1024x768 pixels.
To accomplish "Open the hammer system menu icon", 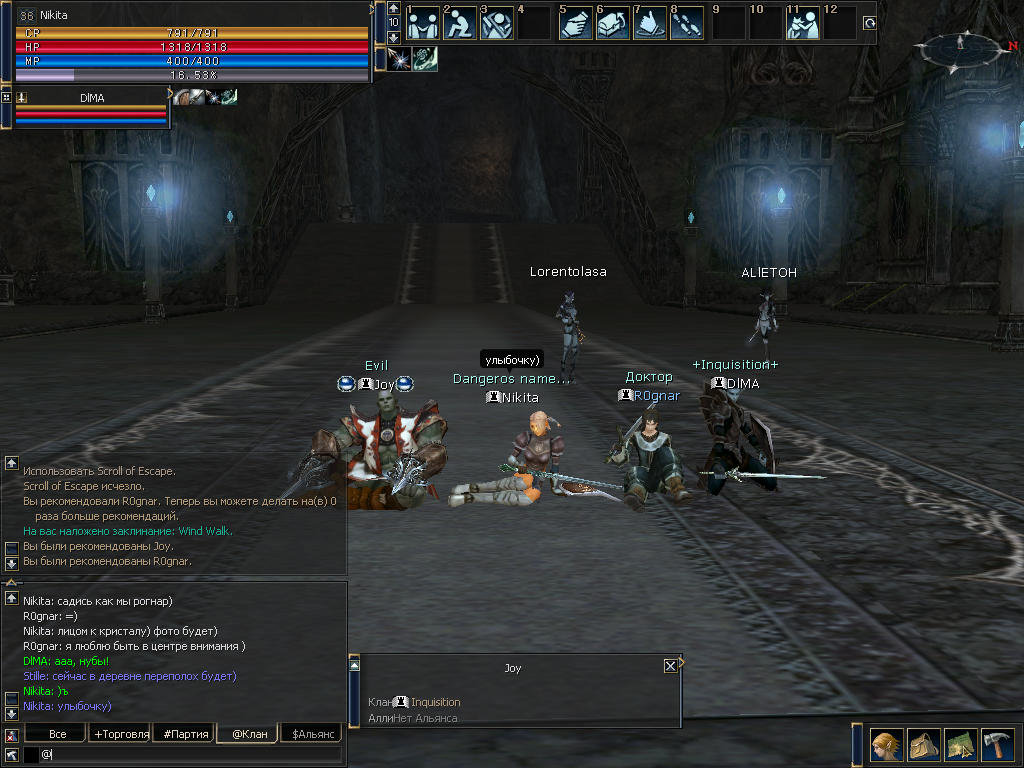I will pos(998,745).
